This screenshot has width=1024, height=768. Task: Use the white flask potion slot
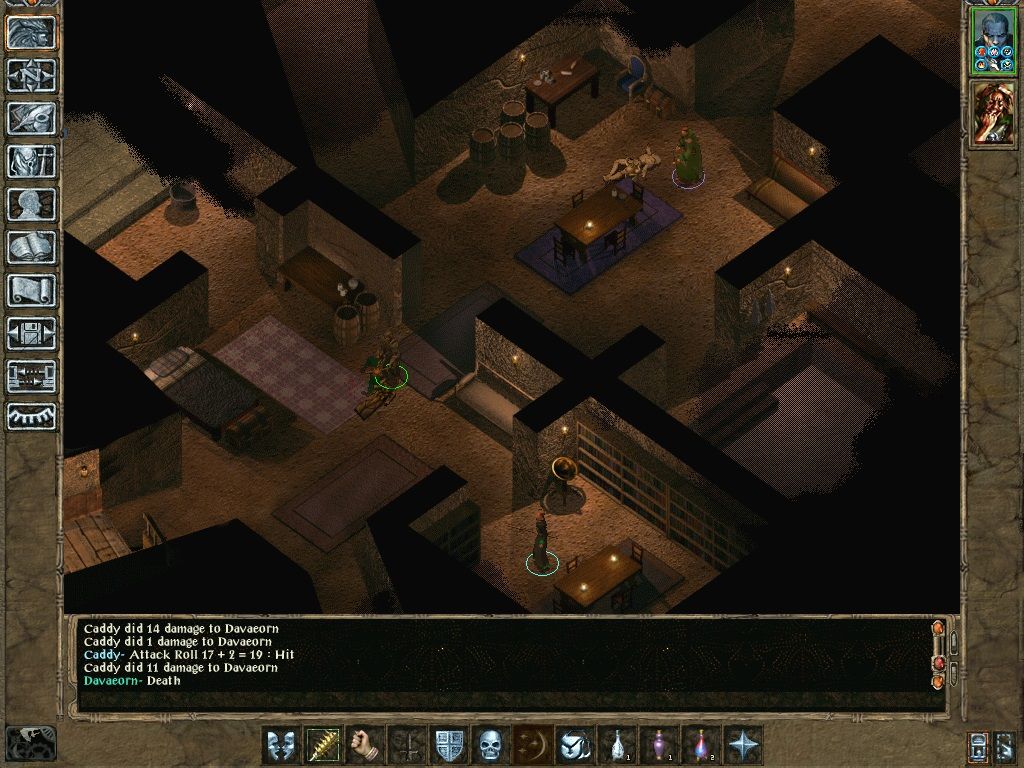619,745
